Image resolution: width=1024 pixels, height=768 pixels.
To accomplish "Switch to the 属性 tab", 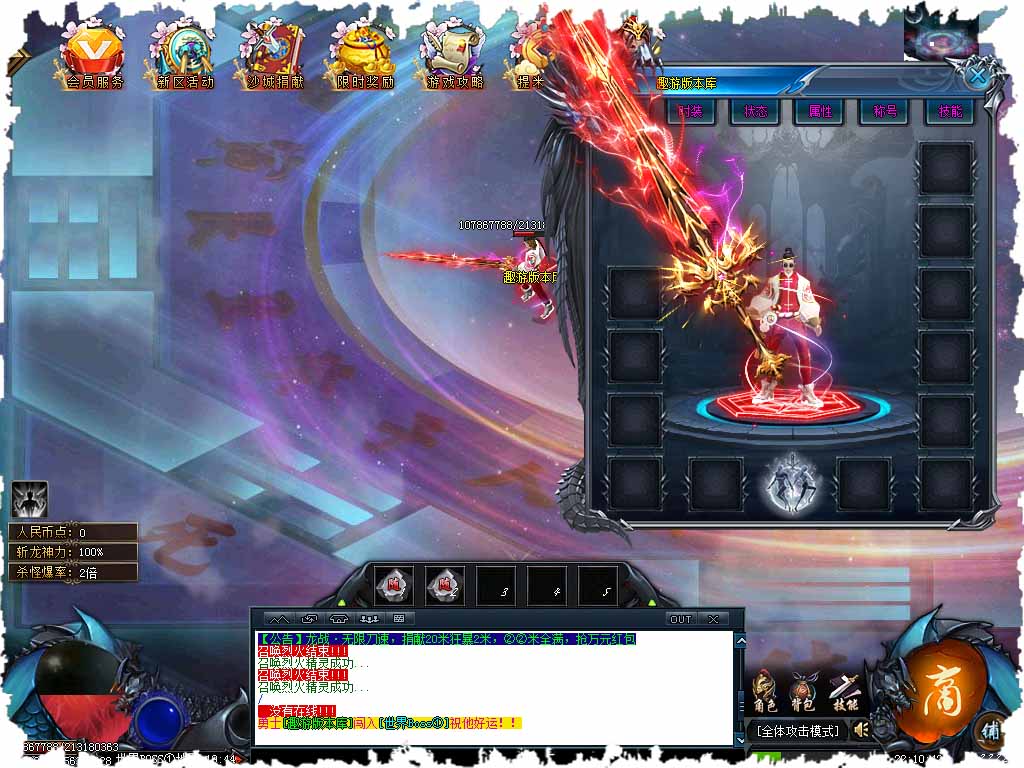I will coord(820,111).
